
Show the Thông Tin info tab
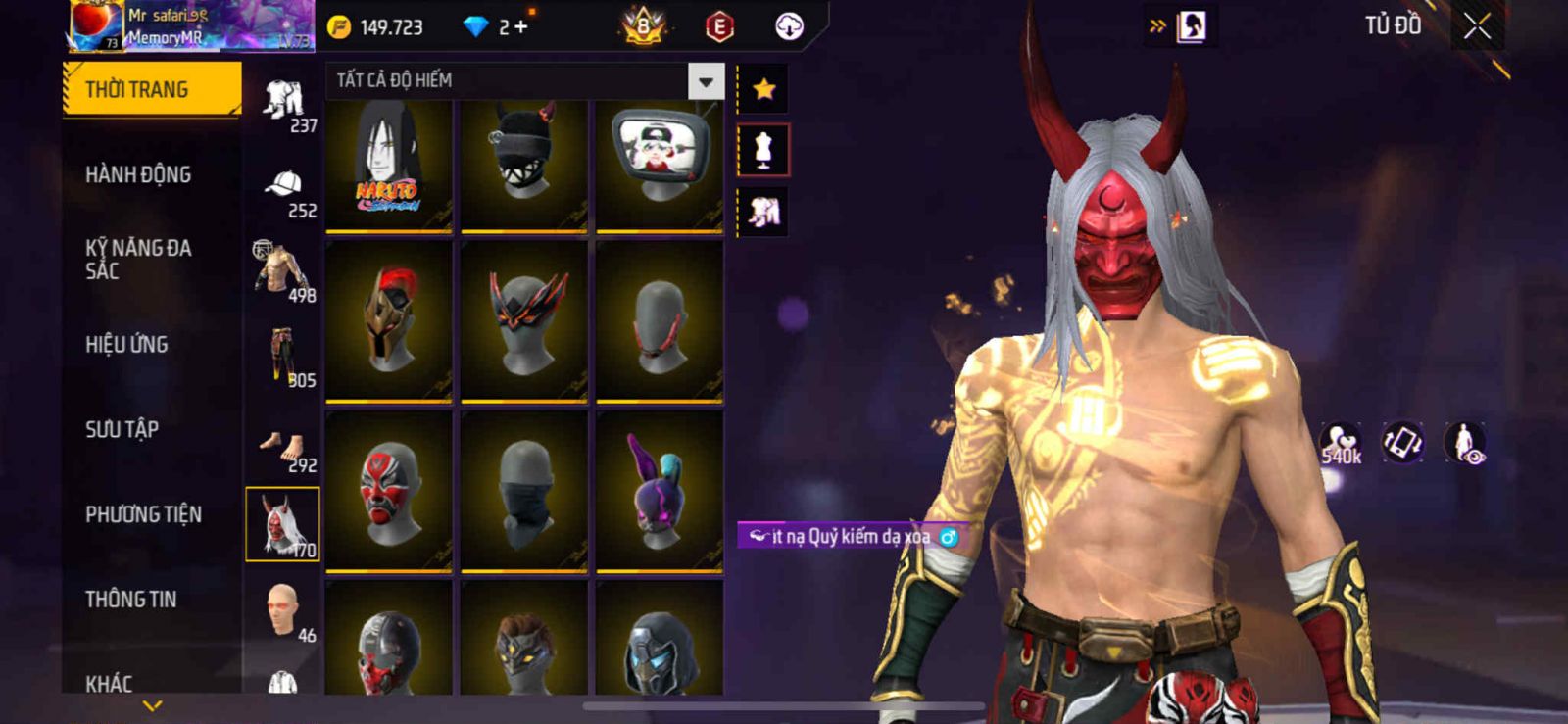point(130,599)
